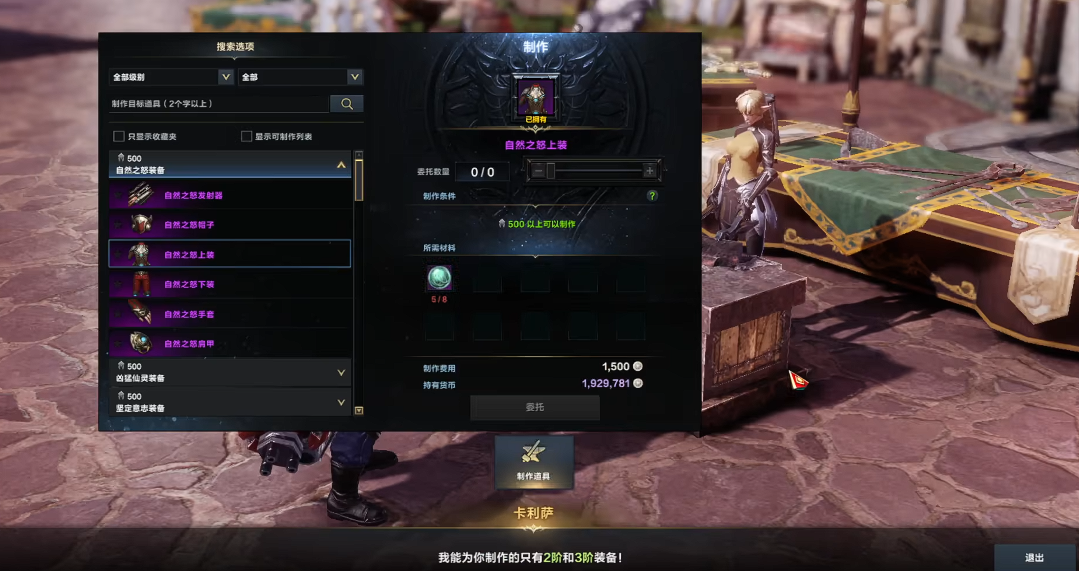Select the 自然之怒下装 recipe
Image resolution: width=1079 pixels, height=571 pixels.
tap(229, 284)
